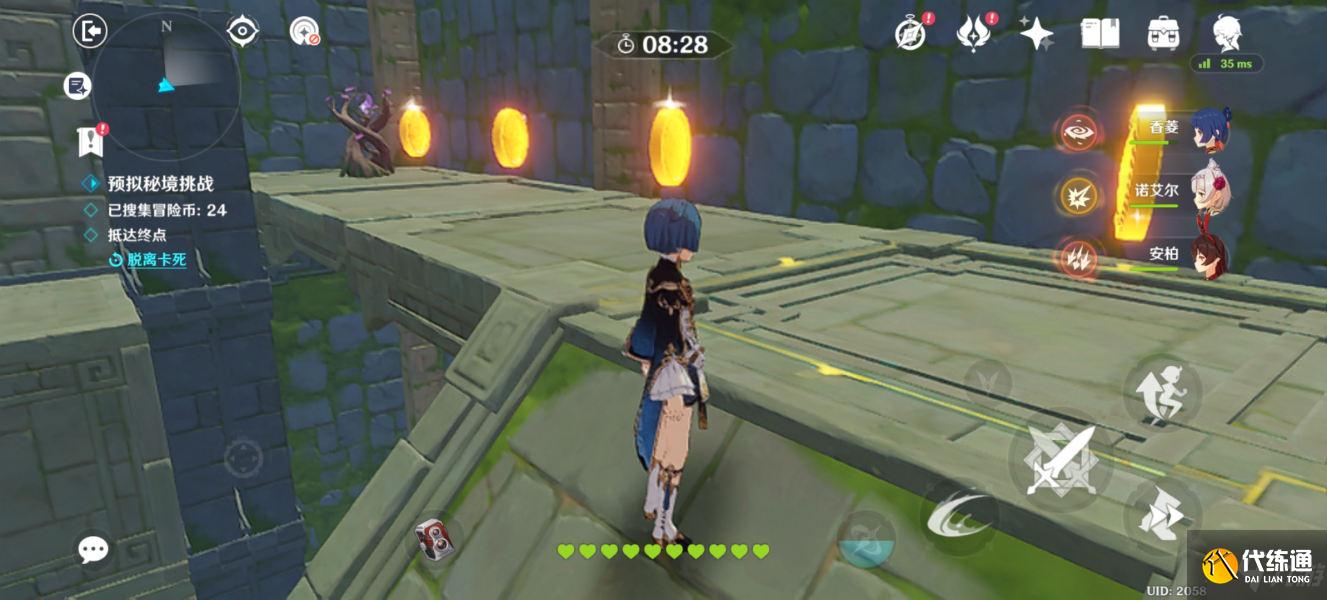The height and width of the screenshot is (600, 1327).
Task: Open the backpack inventory
Action: 1163,33
